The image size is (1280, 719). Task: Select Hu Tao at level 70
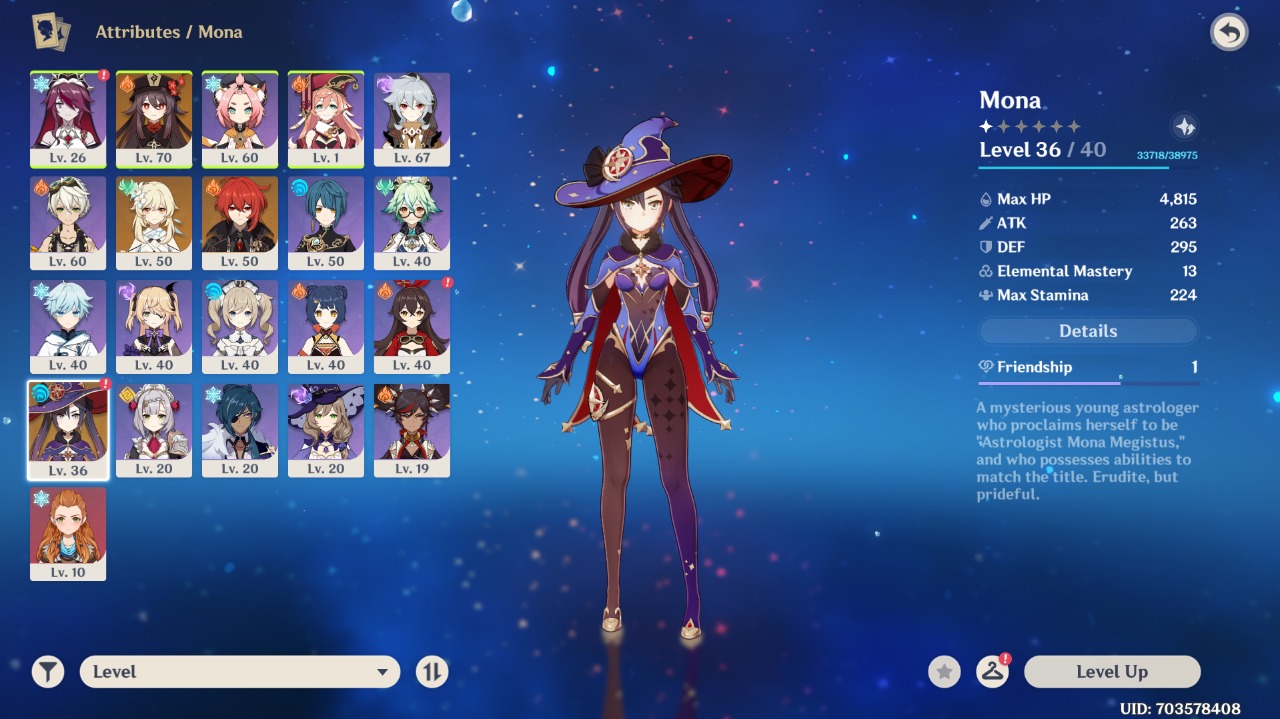point(154,118)
